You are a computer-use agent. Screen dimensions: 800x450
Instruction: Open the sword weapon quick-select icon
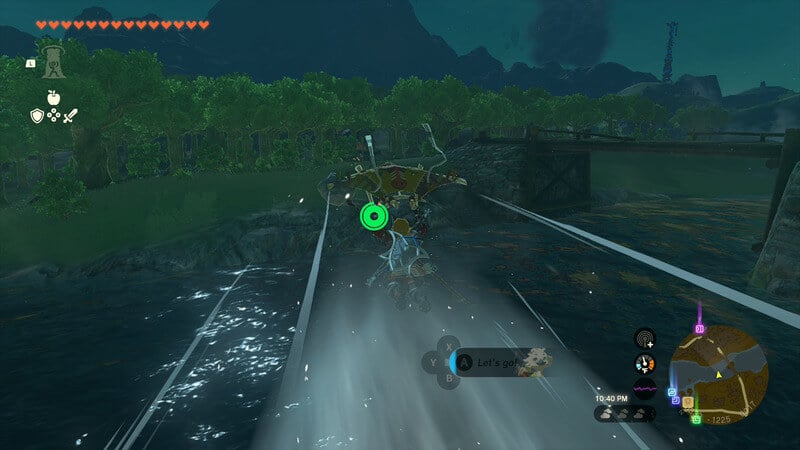coord(69,116)
